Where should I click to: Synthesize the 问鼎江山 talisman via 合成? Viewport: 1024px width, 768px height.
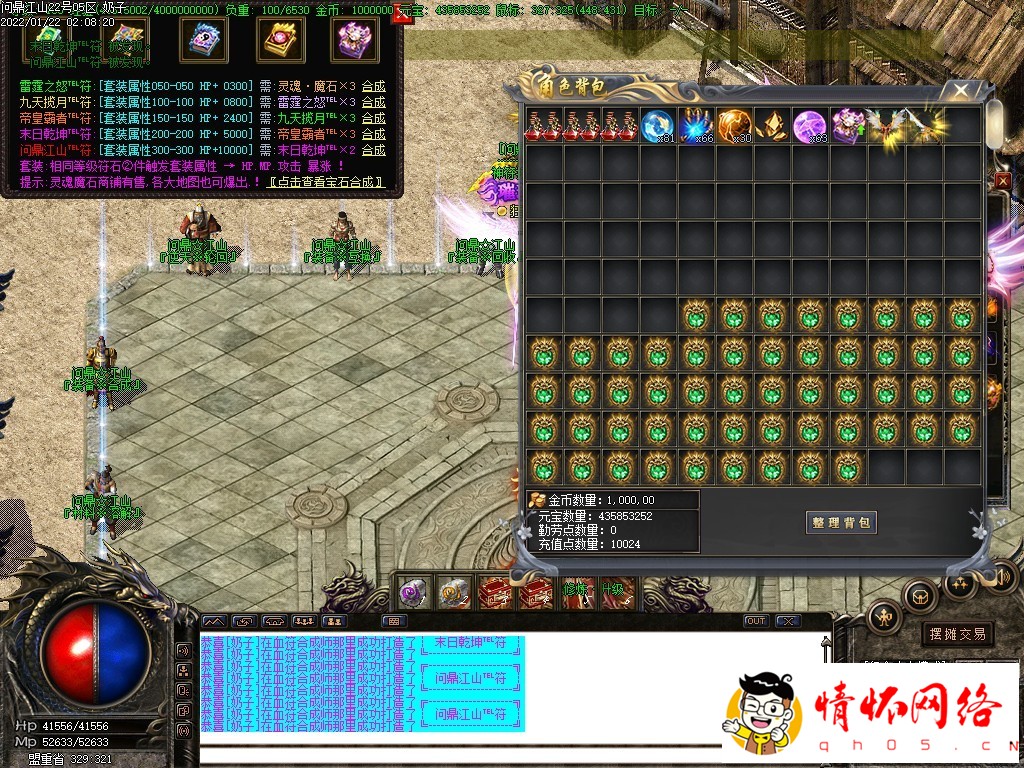[373, 150]
